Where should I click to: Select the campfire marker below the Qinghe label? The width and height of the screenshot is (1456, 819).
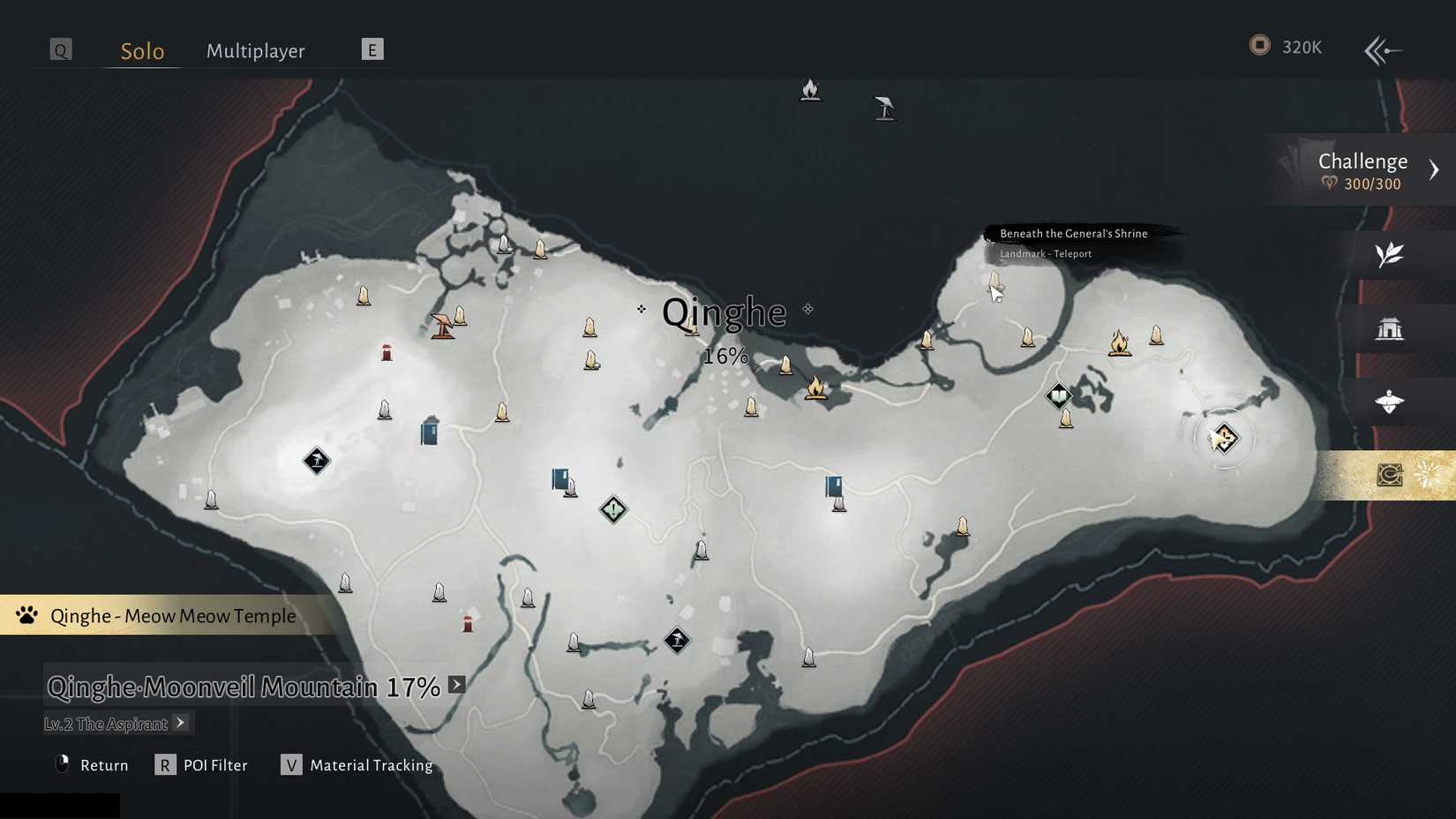coord(816,387)
